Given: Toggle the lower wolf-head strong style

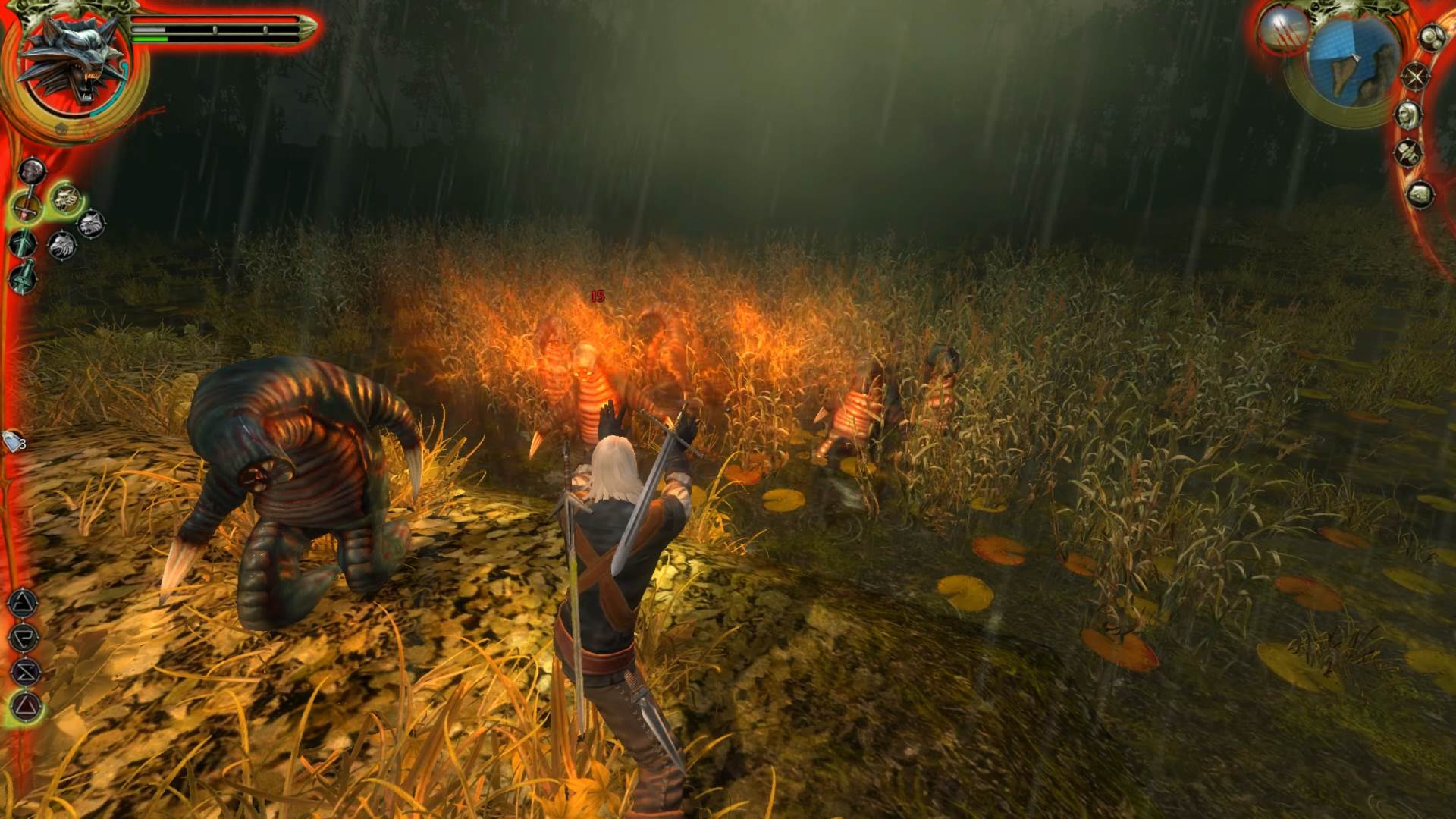Looking at the screenshot, I should pos(63,243).
